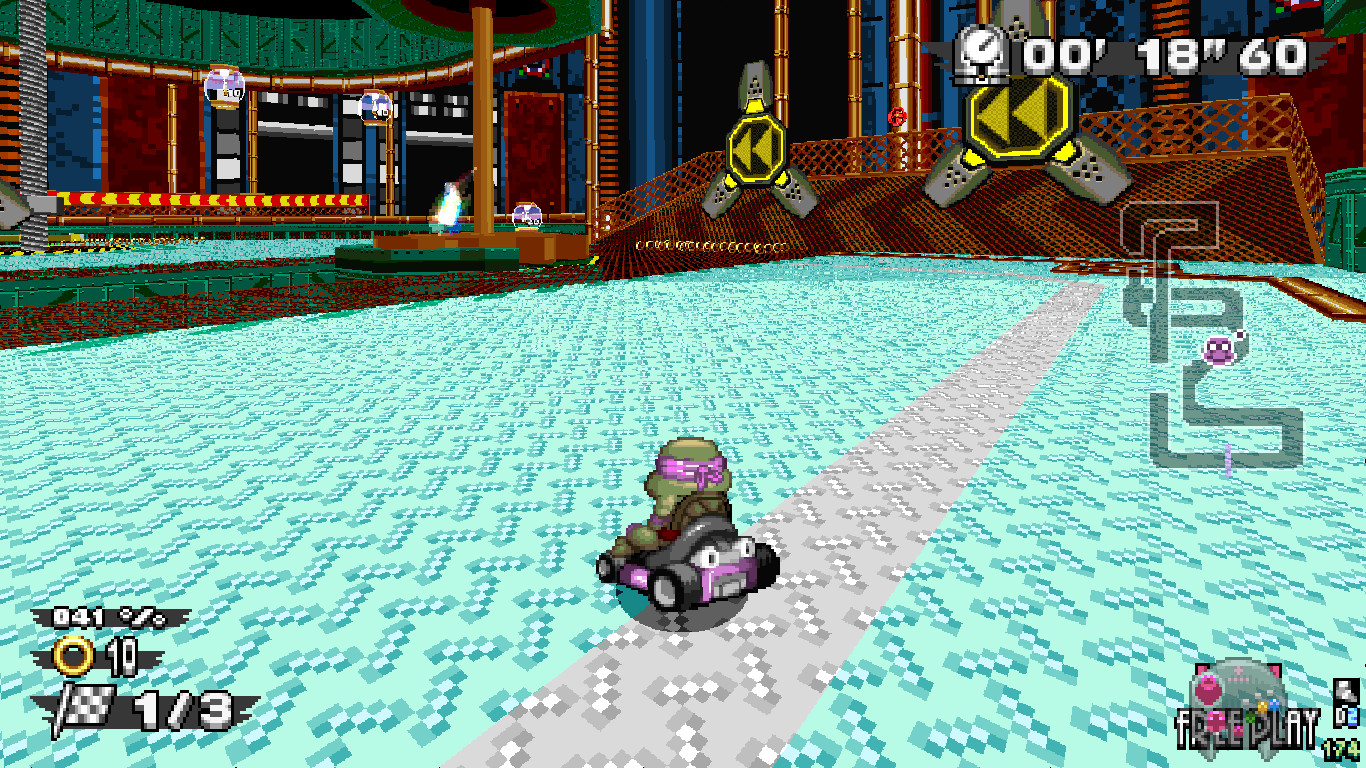This screenshot has height=768, width=1366.
Task: Click the floating 10-ring bubble near the left pillar
Action: [x=227, y=85]
